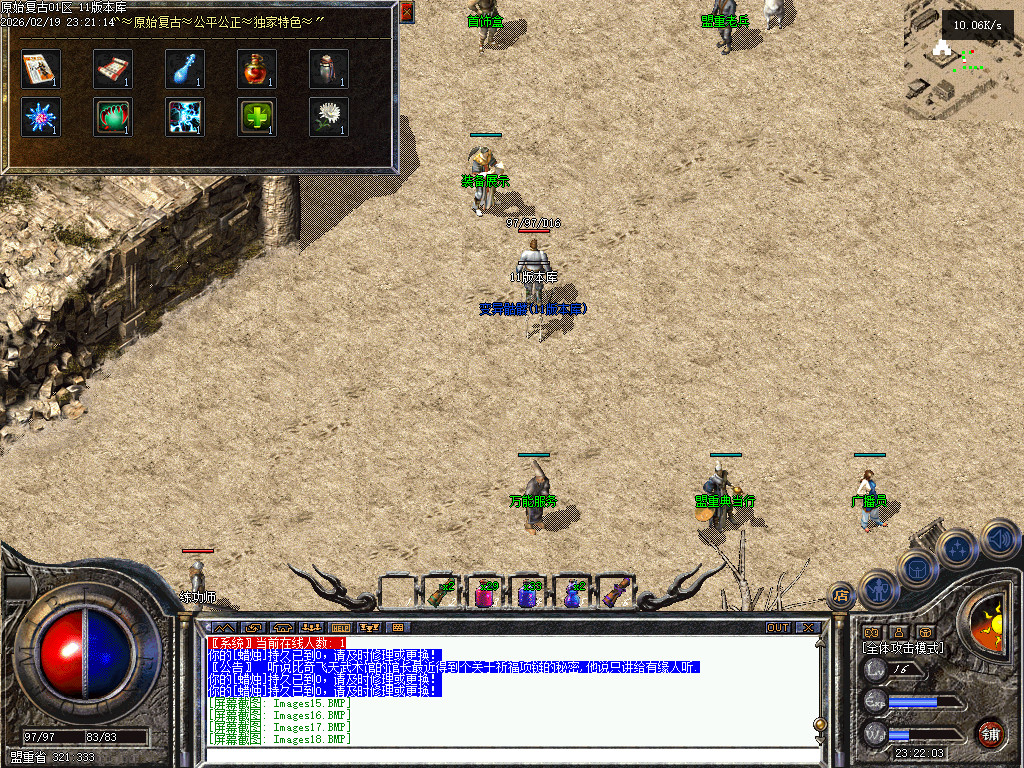Select the red round potion jar

click(x=257, y=68)
